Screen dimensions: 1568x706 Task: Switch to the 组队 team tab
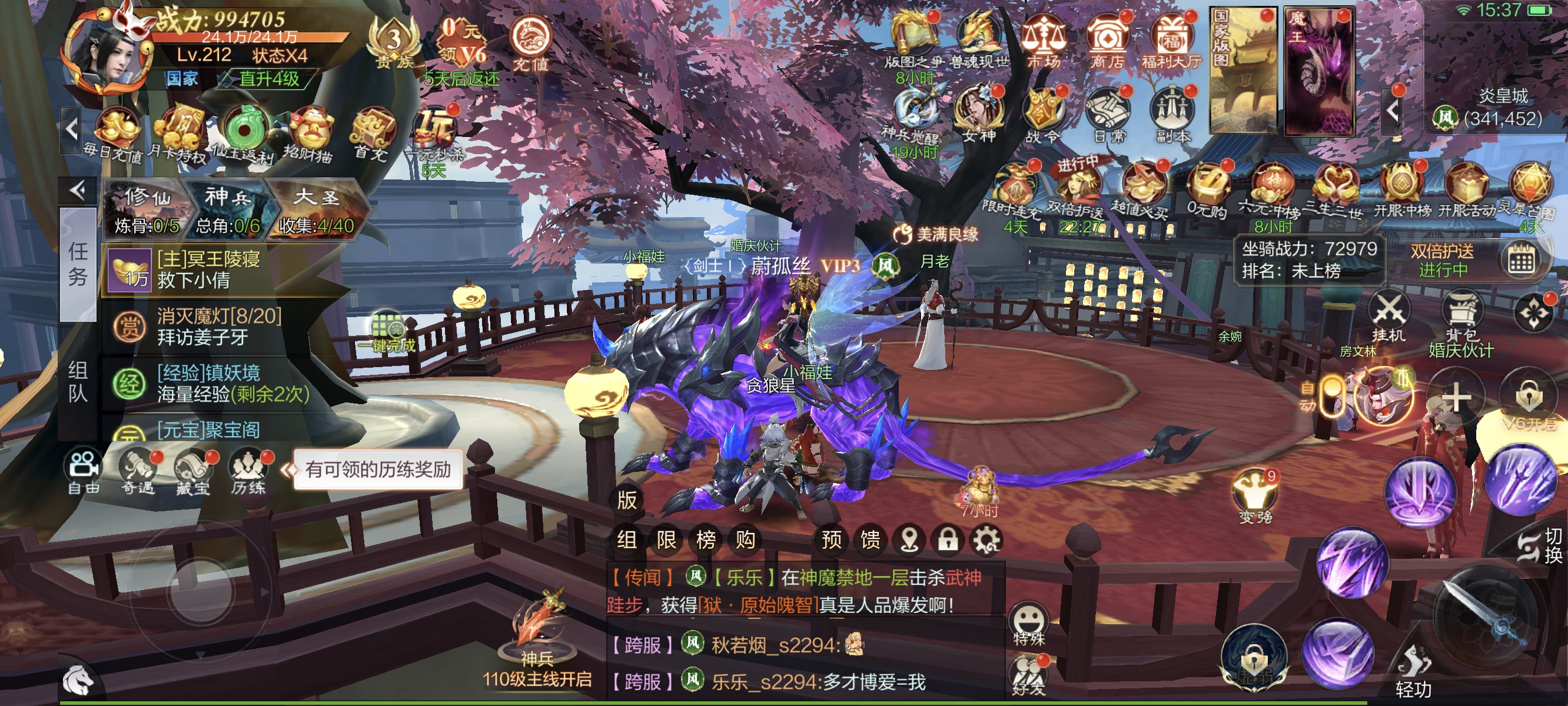[78, 382]
